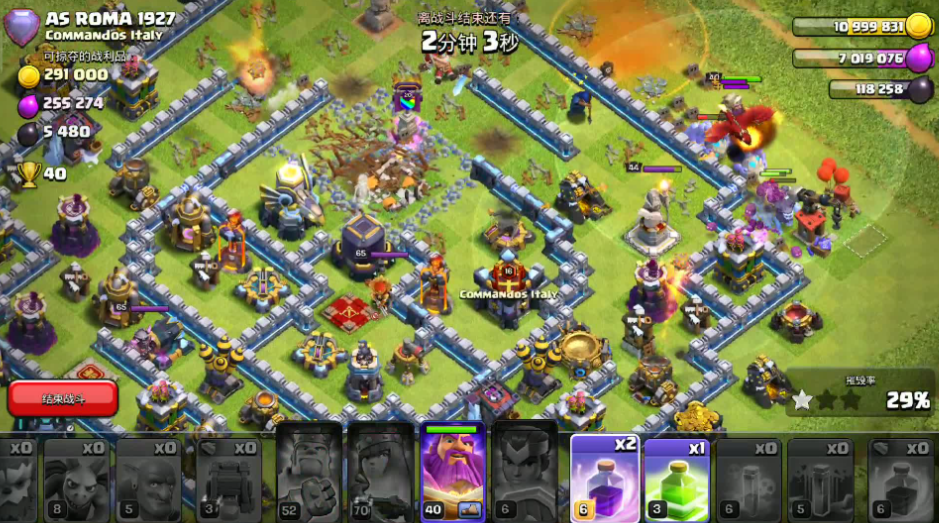Screen dimensions: 939x523
Task: Select the green Jump spell slot
Action: pyautogui.click(x=676, y=478)
